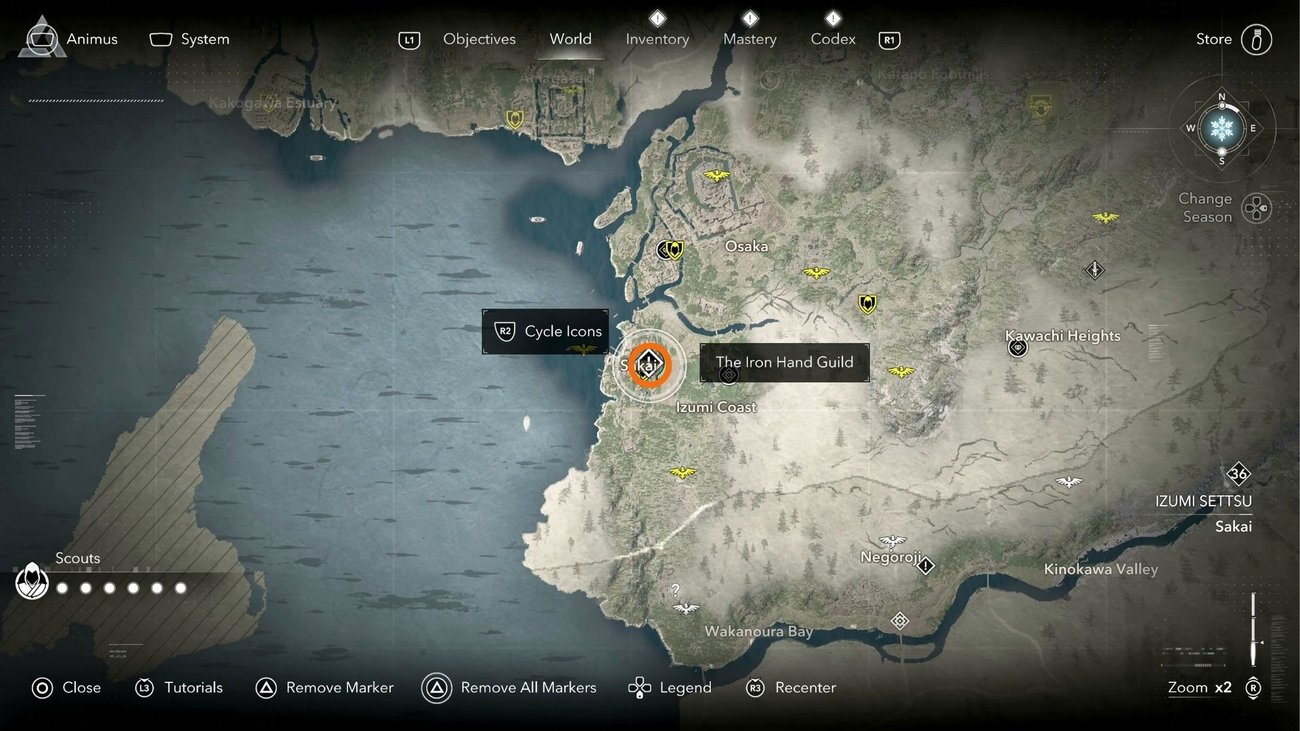1300x731 pixels.
Task: Select the Kawachi Heights viewpoint marker
Action: click(x=1018, y=348)
